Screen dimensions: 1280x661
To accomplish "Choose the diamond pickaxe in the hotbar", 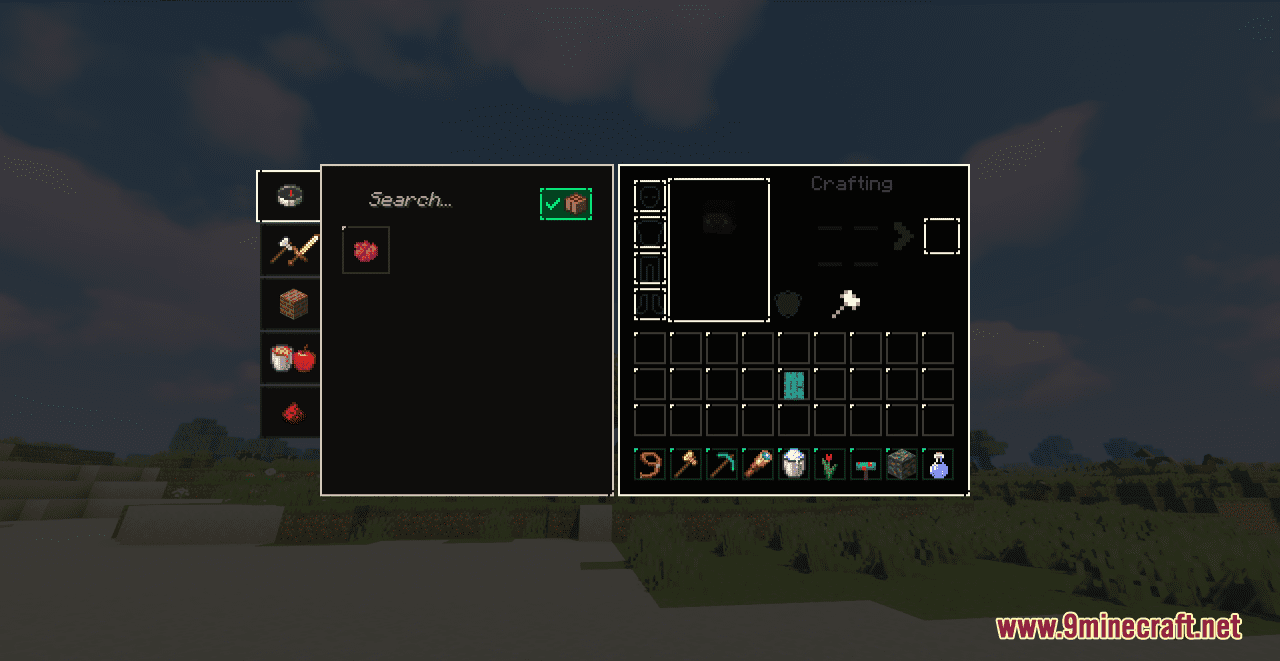I will [x=722, y=464].
